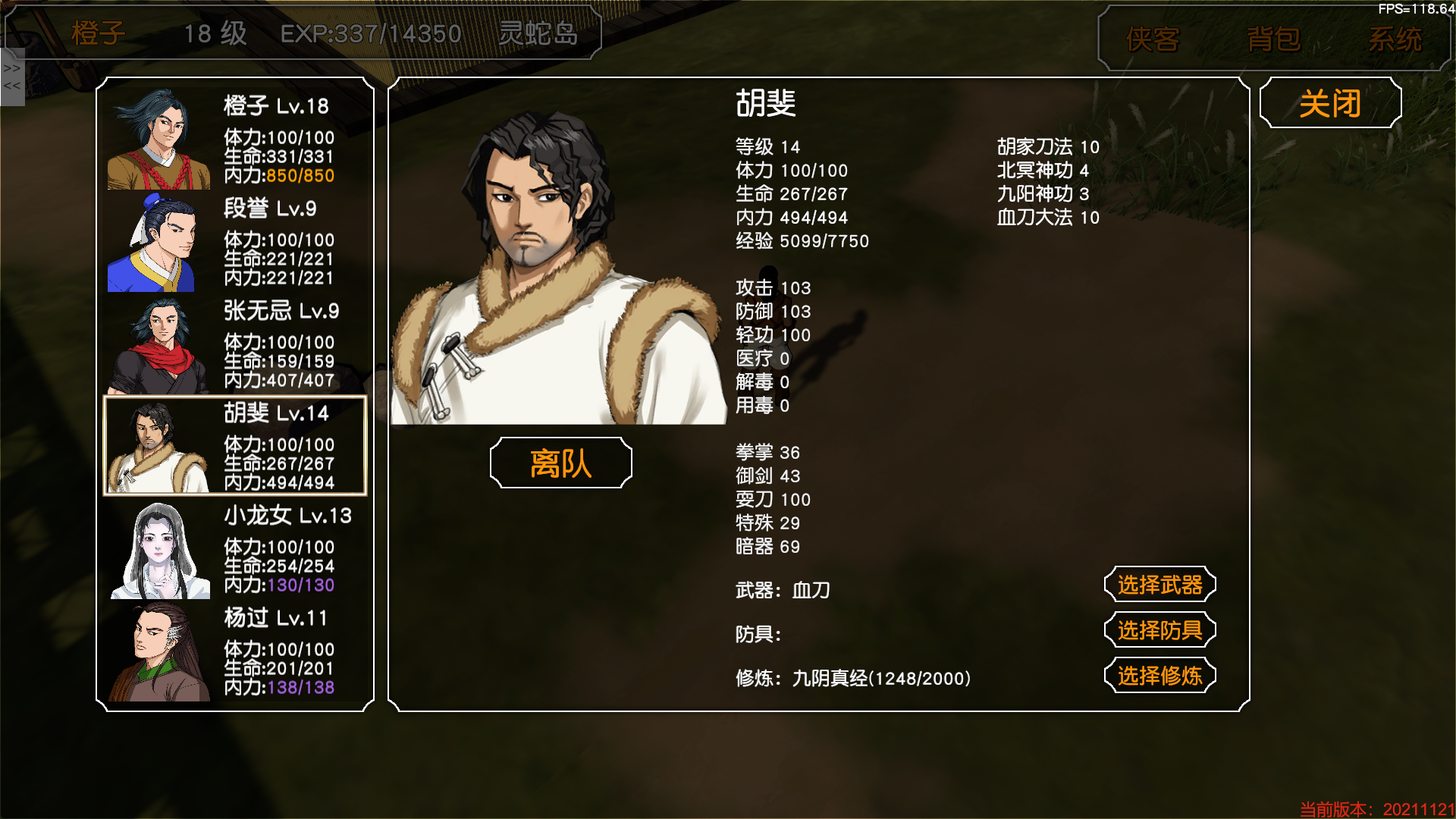Expand the sidebar with >> arrow
The height and width of the screenshot is (819, 1456).
(11, 67)
